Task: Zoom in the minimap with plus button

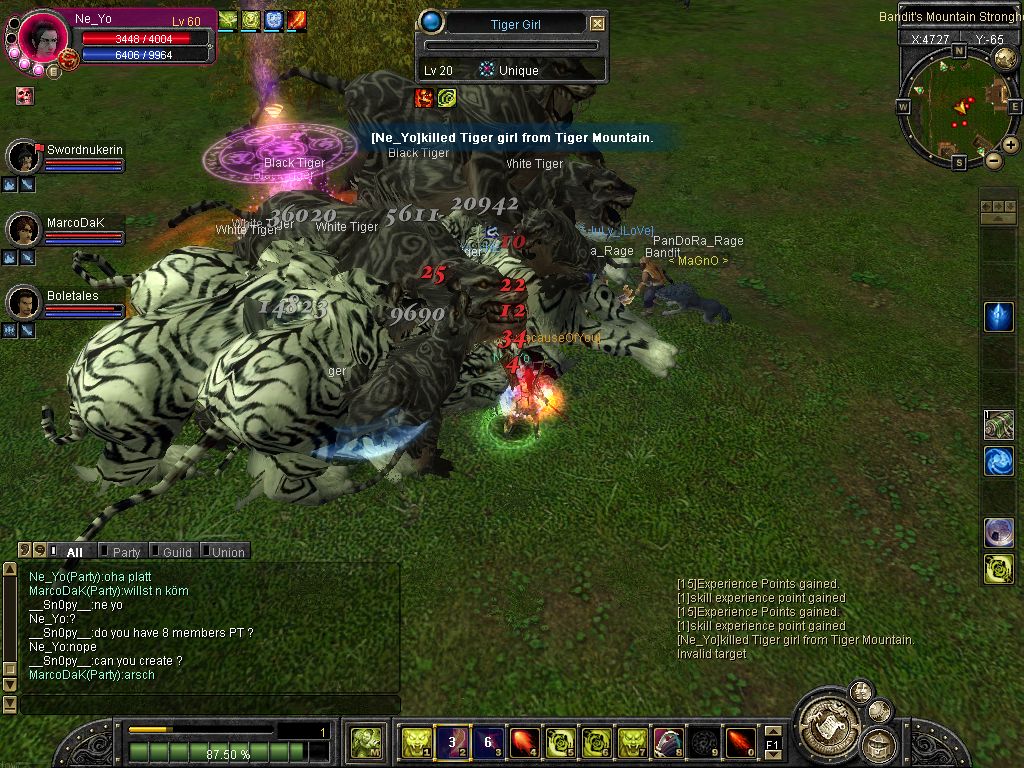Action: click(1011, 145)
